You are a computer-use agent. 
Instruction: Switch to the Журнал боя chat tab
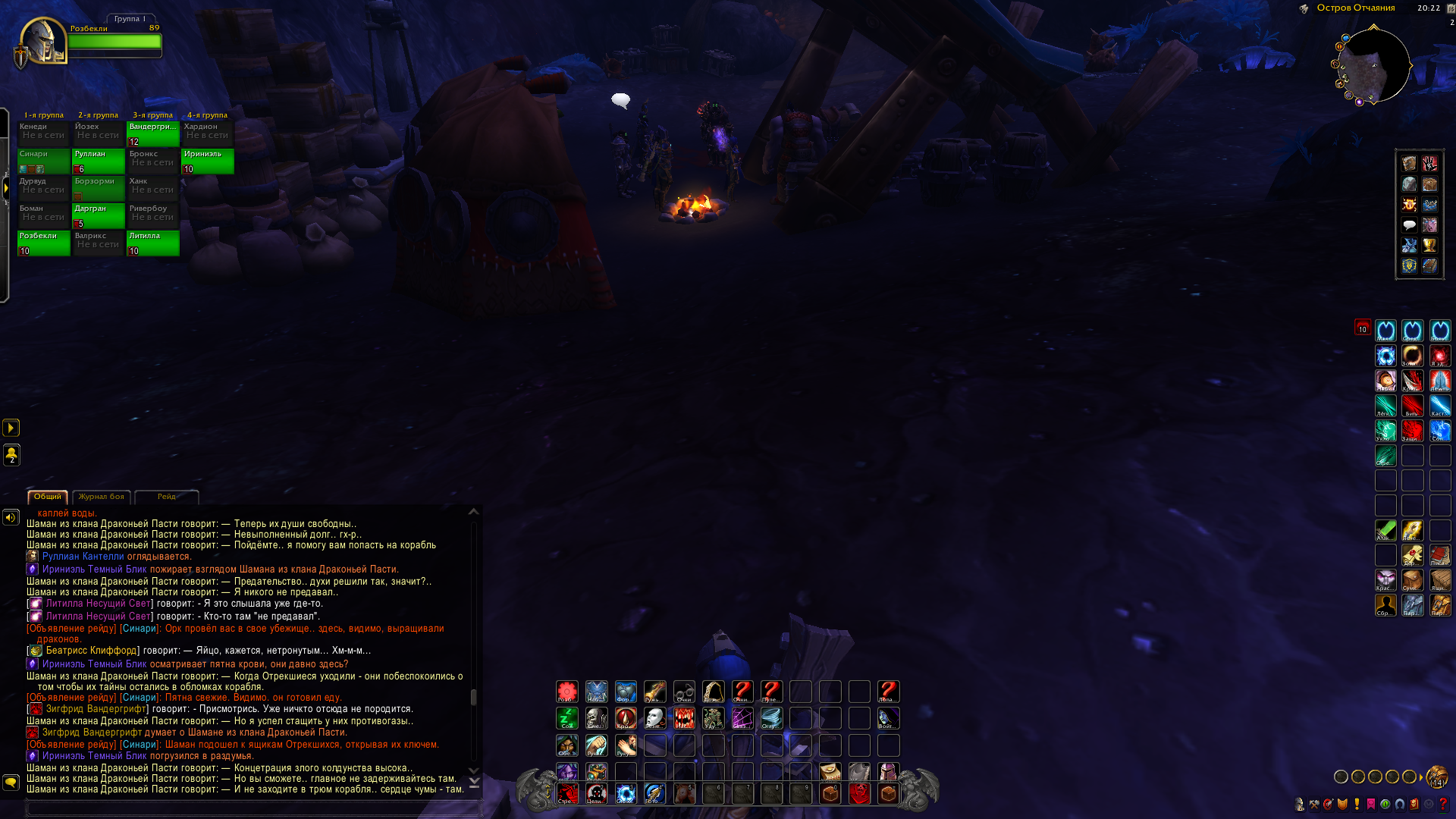(x=102, y=497)
